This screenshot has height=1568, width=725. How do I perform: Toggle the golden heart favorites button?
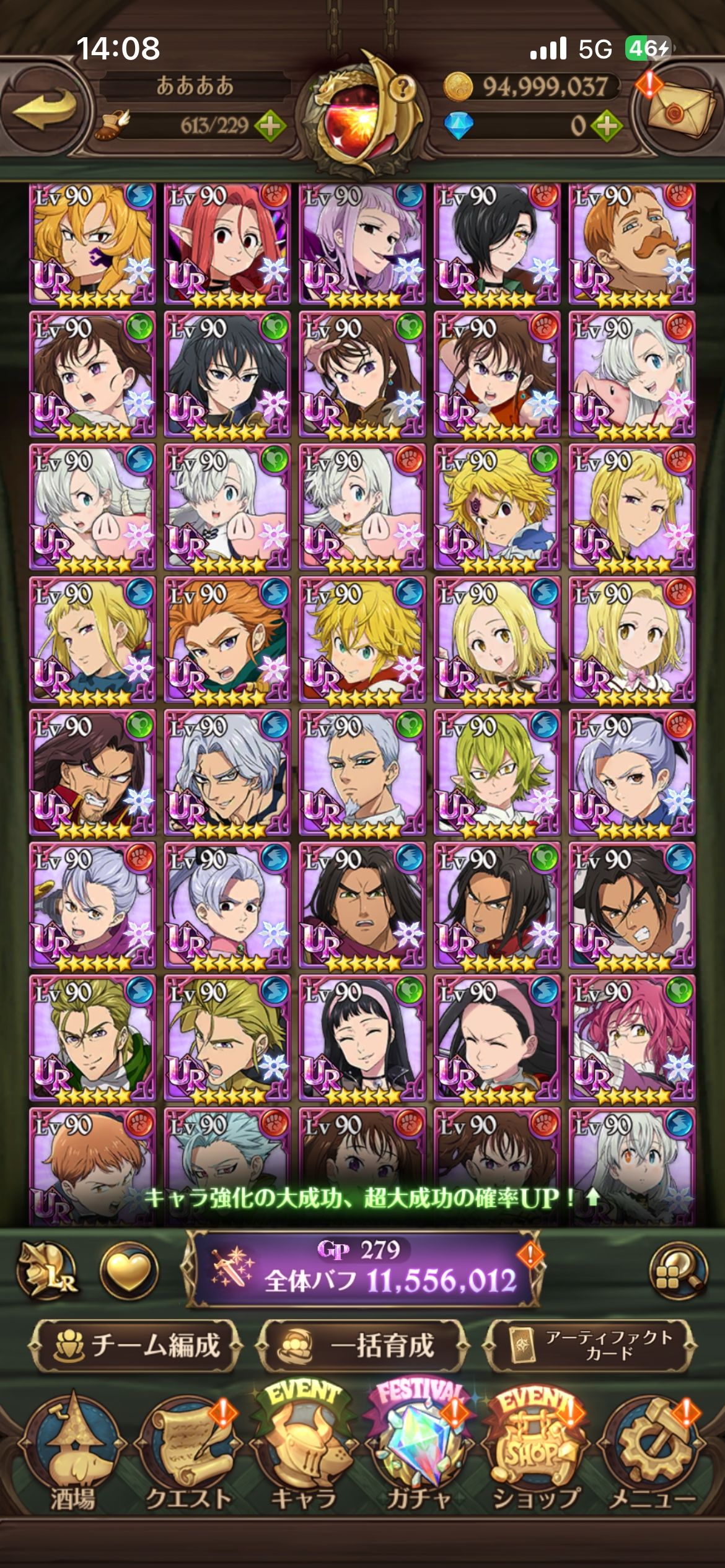tap(129, 1271)
